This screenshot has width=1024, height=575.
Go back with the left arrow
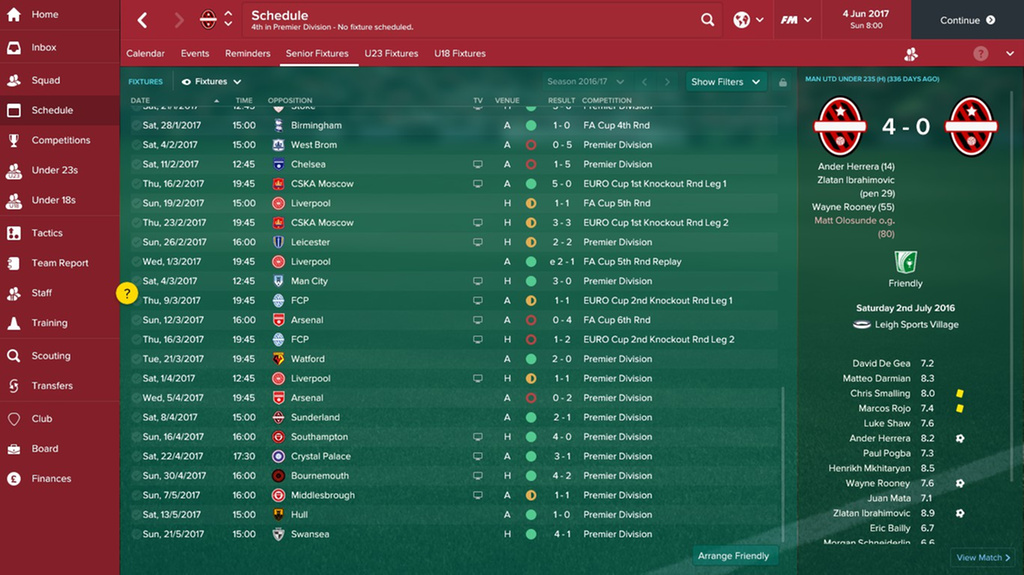pos(142,20)
